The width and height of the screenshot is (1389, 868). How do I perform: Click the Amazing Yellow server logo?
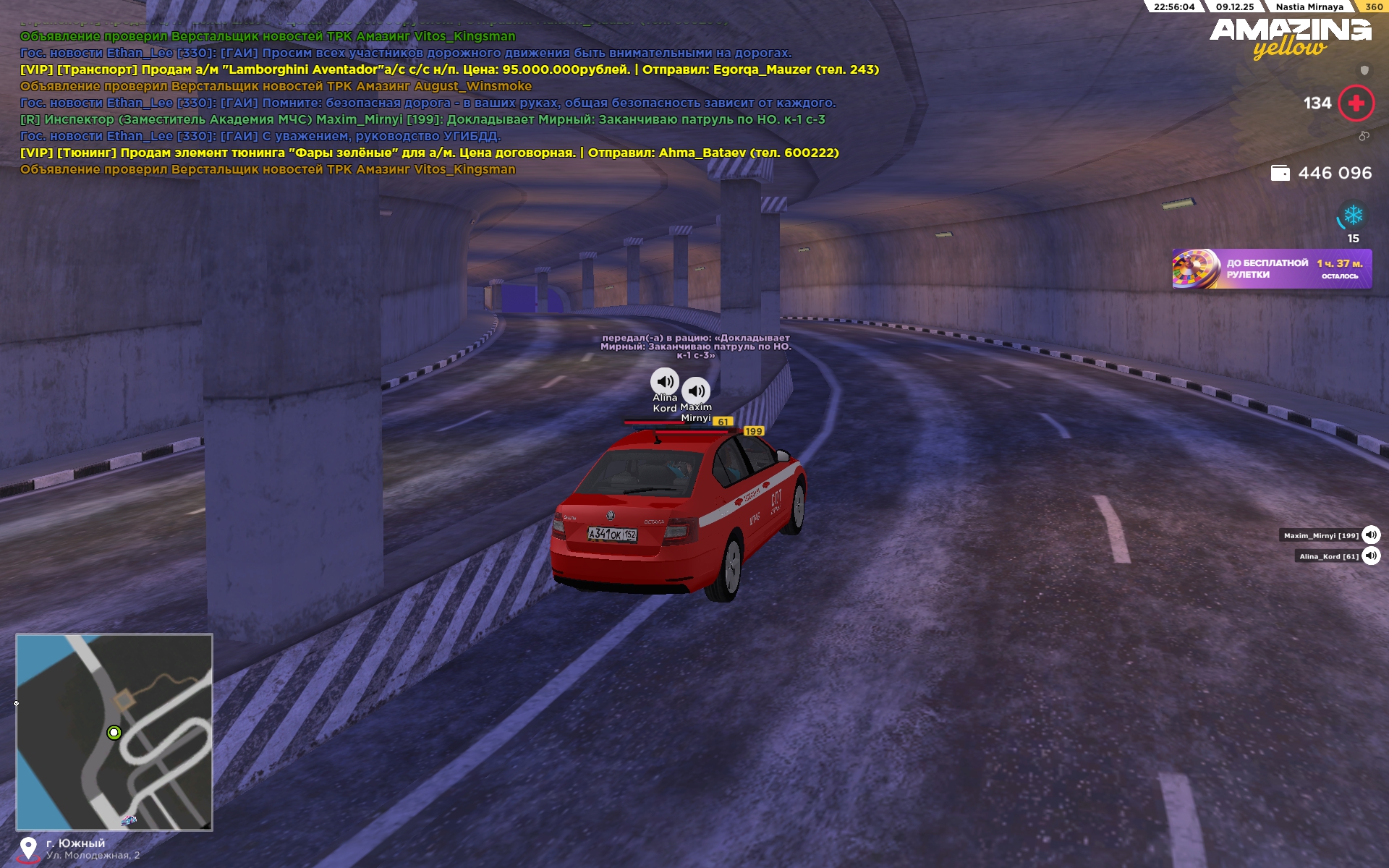tap(1290, 38)
